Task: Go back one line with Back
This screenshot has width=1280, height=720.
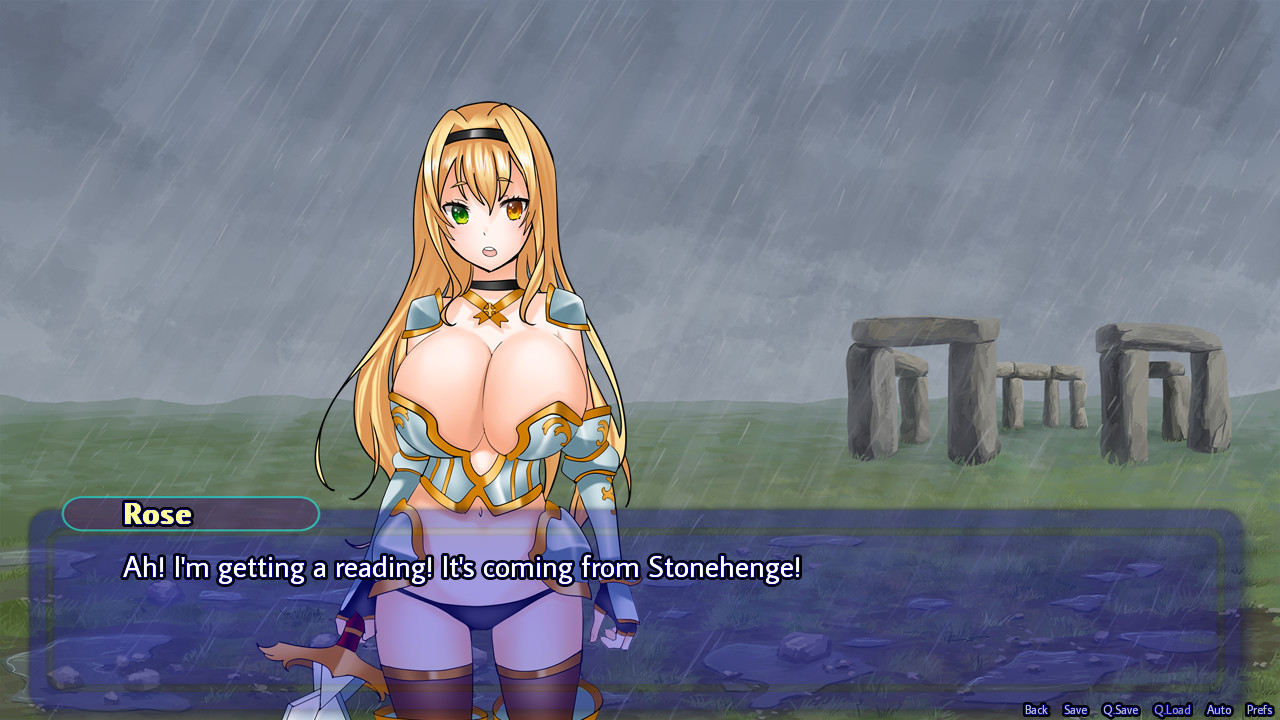Action: point(1035,709)
